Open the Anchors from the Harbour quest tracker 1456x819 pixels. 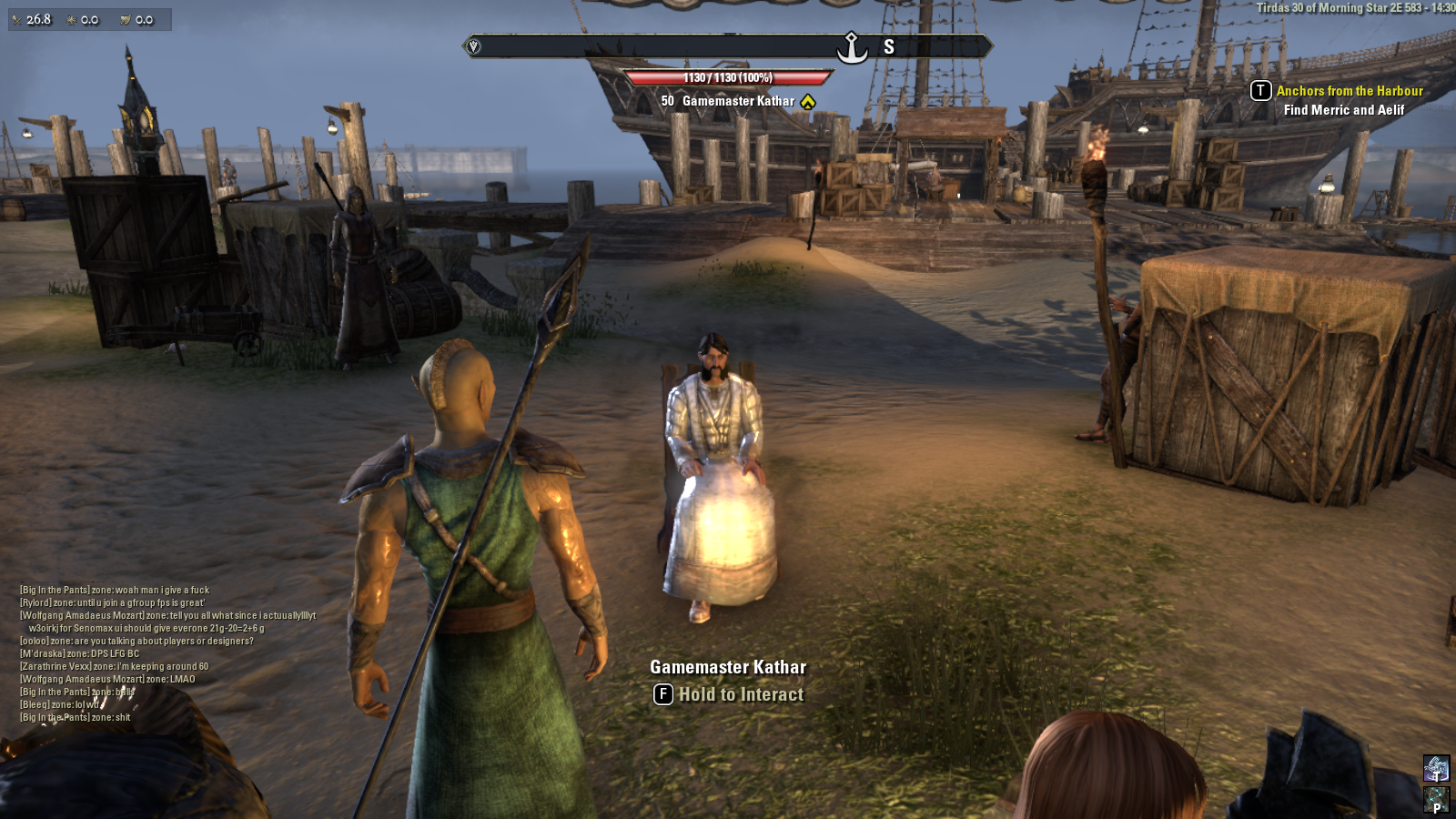1349,91
